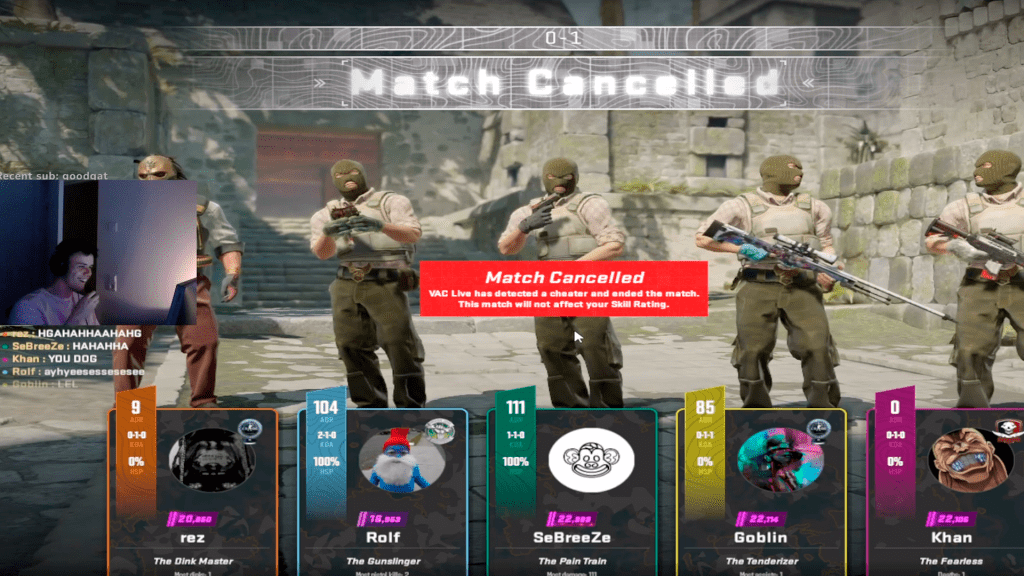Click the streamer webcam overlay
The height and width of the screenshot is (576, 1024).
pos(98,252)
